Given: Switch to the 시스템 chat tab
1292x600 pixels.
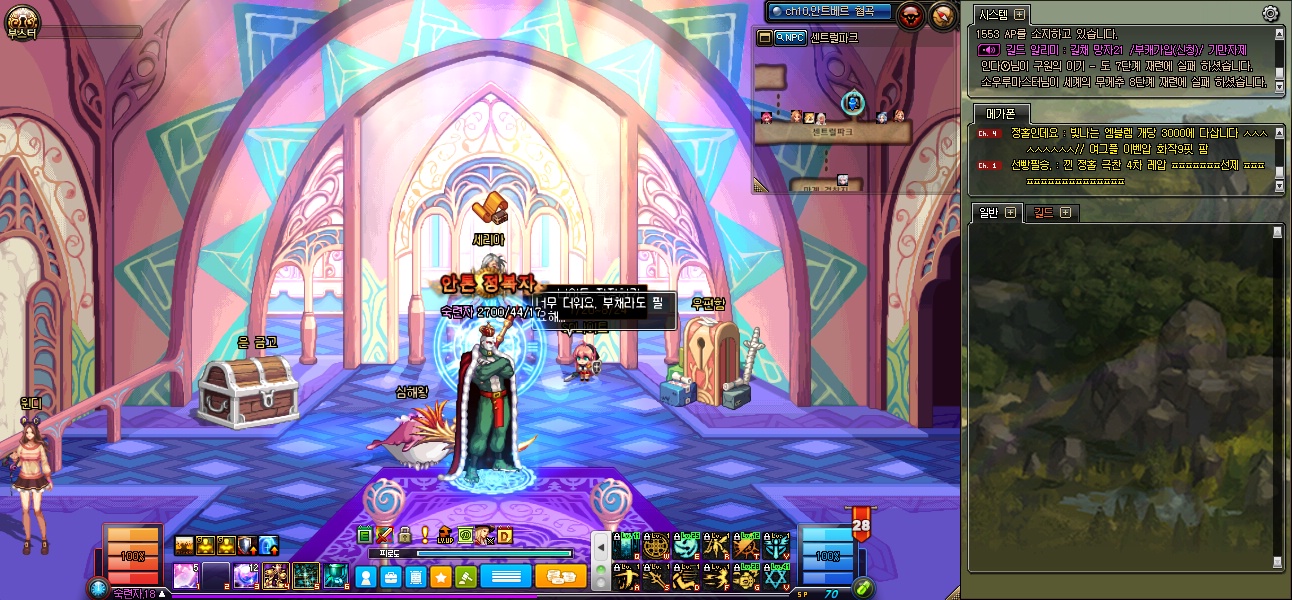Looking at the screenshot, I should click(x=994, y=14).
